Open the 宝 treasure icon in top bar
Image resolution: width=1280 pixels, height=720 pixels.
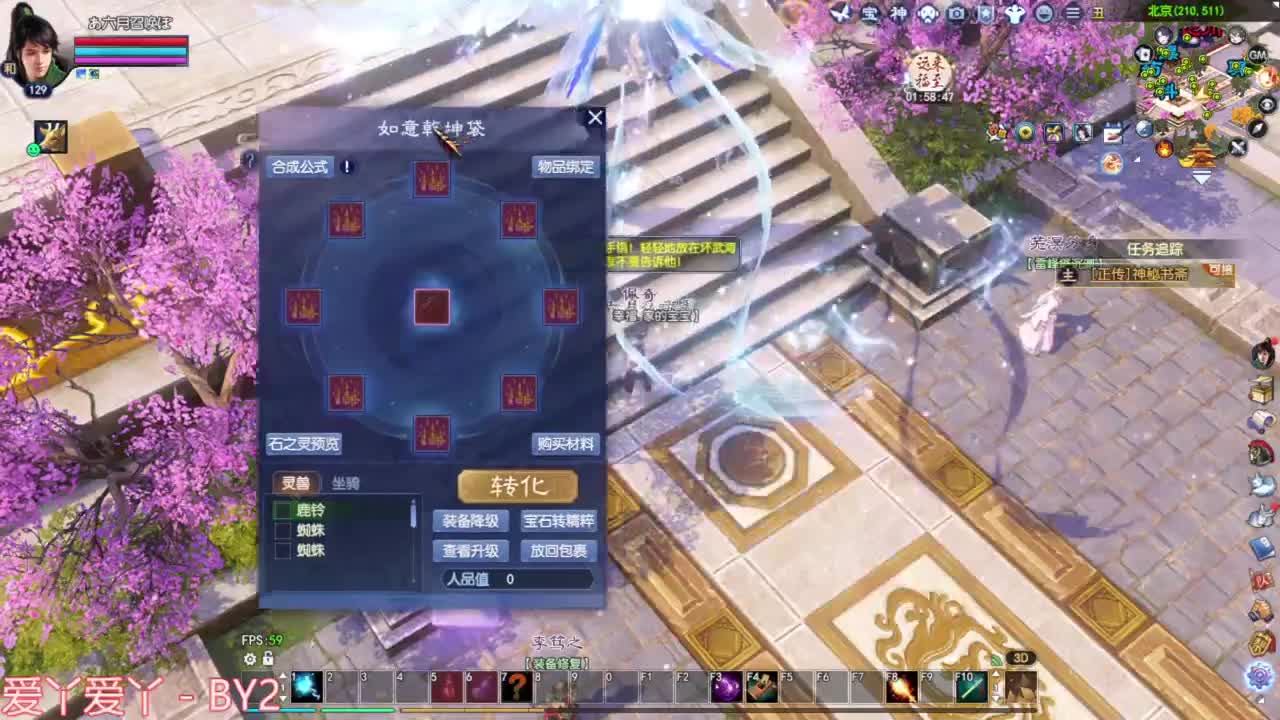coord(869,13)
